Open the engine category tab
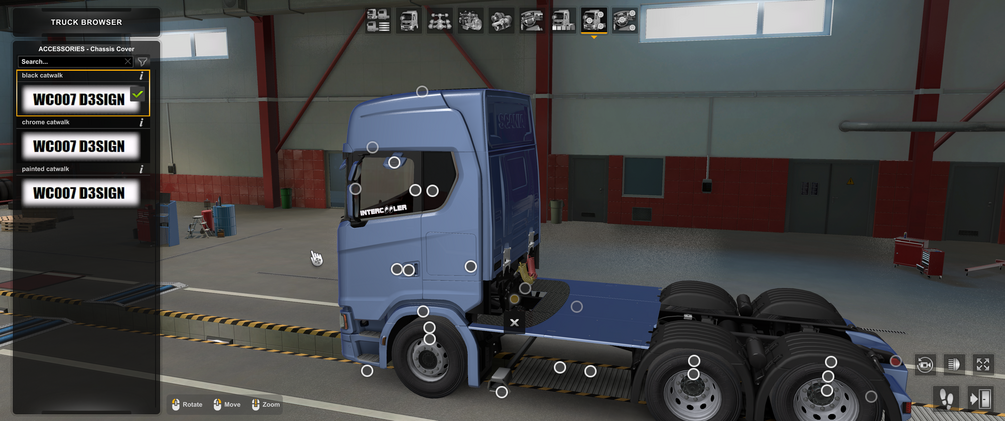This screenshot has height=421, width=1005. [x=470, y=19]
